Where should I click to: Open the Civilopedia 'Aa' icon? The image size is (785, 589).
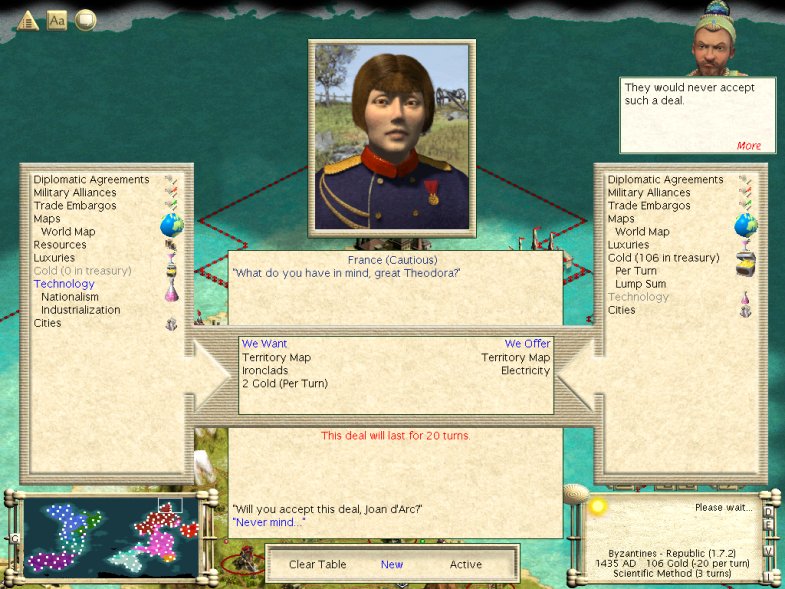click(57, 20)
